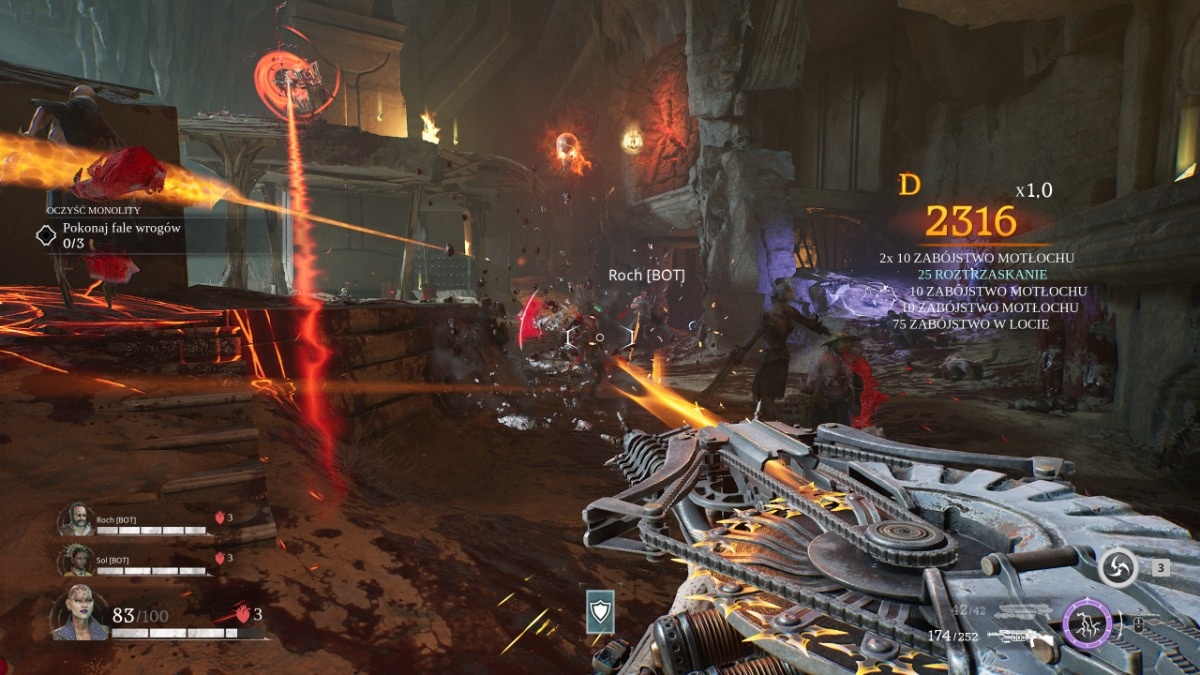Click Roch [BOT] teammate portrait
The image size is (1200, 675).
click(x=75, y=519)
